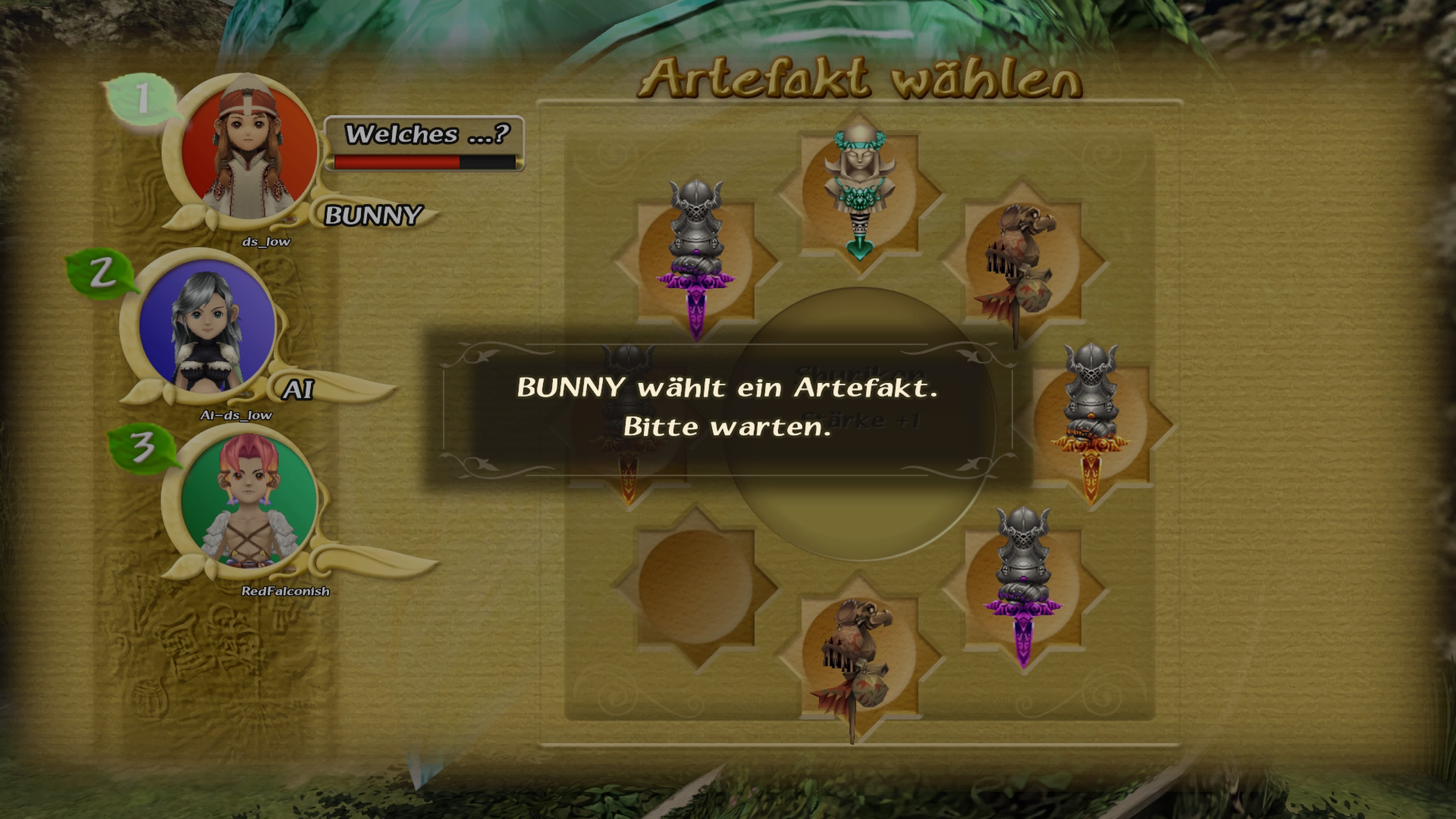The height and width of the screenshot is (819, 1456).
Task: Choose the green goddess statue artifact
Action: pos(859,189)
